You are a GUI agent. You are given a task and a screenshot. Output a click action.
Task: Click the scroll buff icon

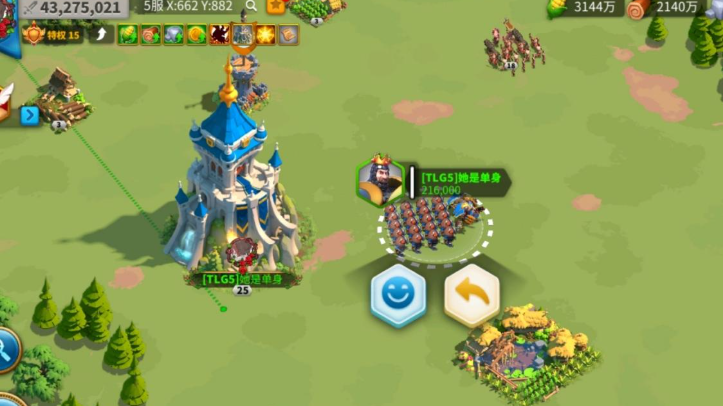pyautogui.click(x=288, y=35)
